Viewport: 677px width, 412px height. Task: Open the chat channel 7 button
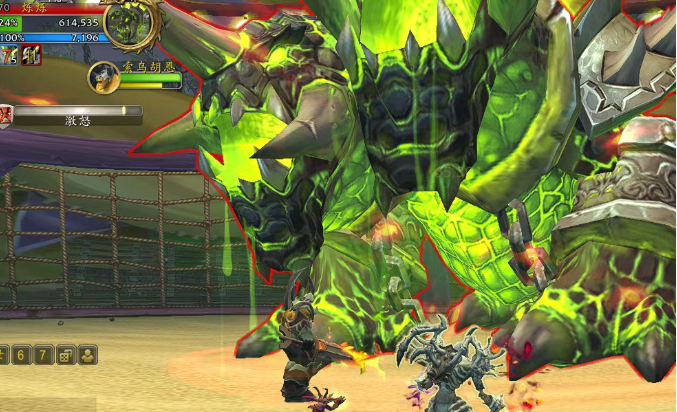coord(44,355)
